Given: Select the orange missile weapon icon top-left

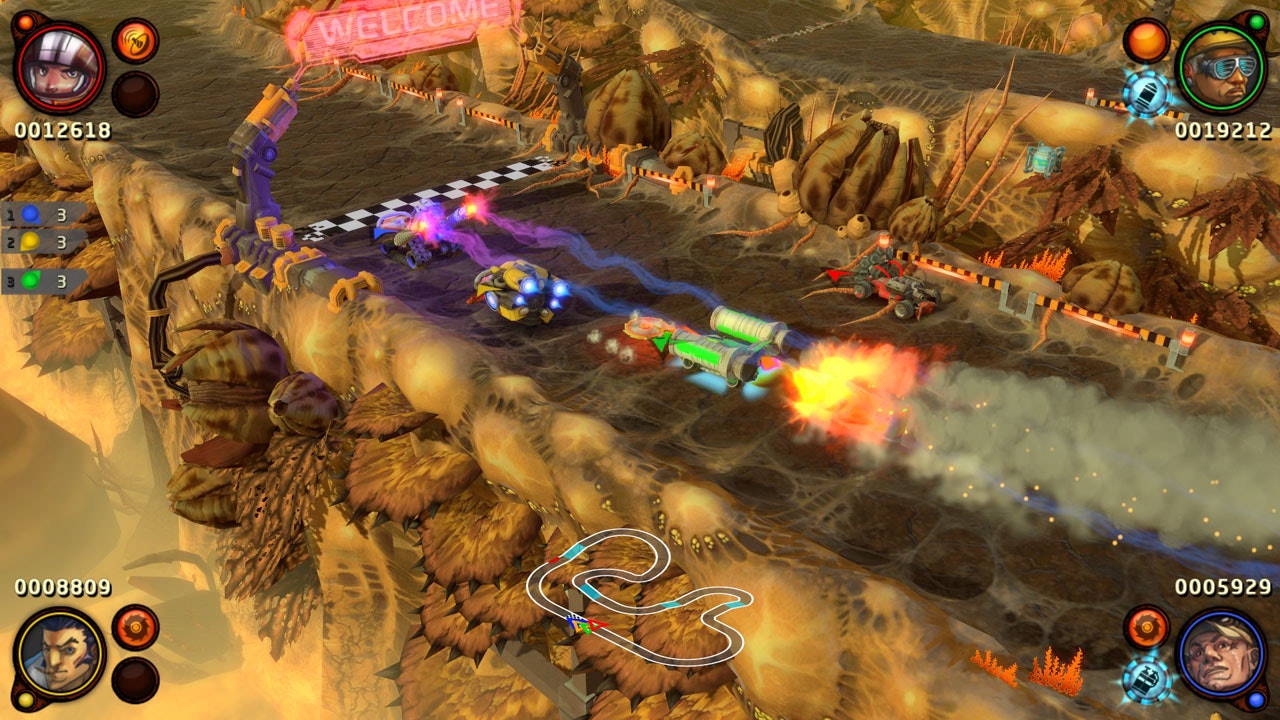Looking at the screenshot, I should (x=135, y=43).
